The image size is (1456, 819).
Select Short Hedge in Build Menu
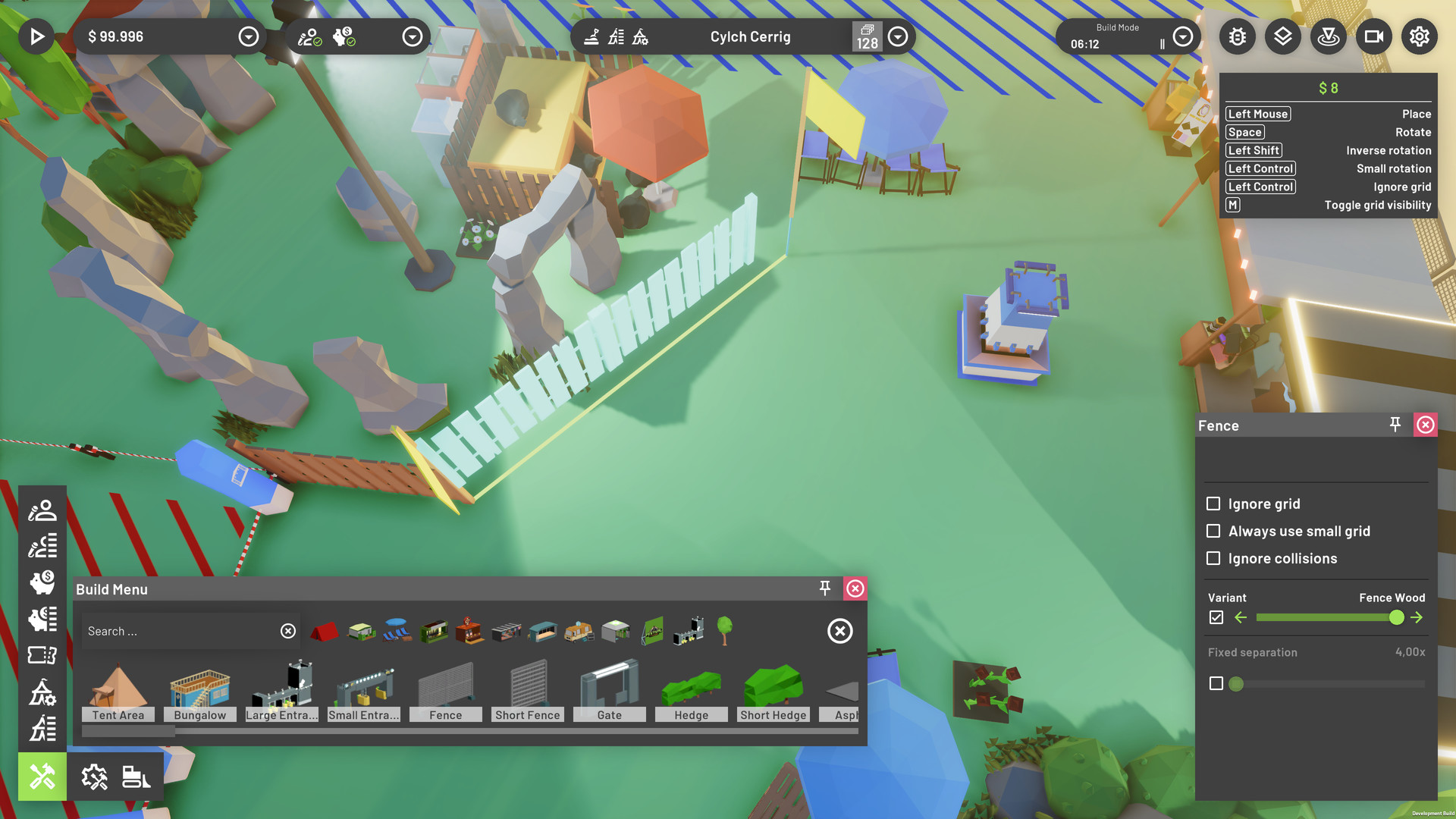pos(773,686)
